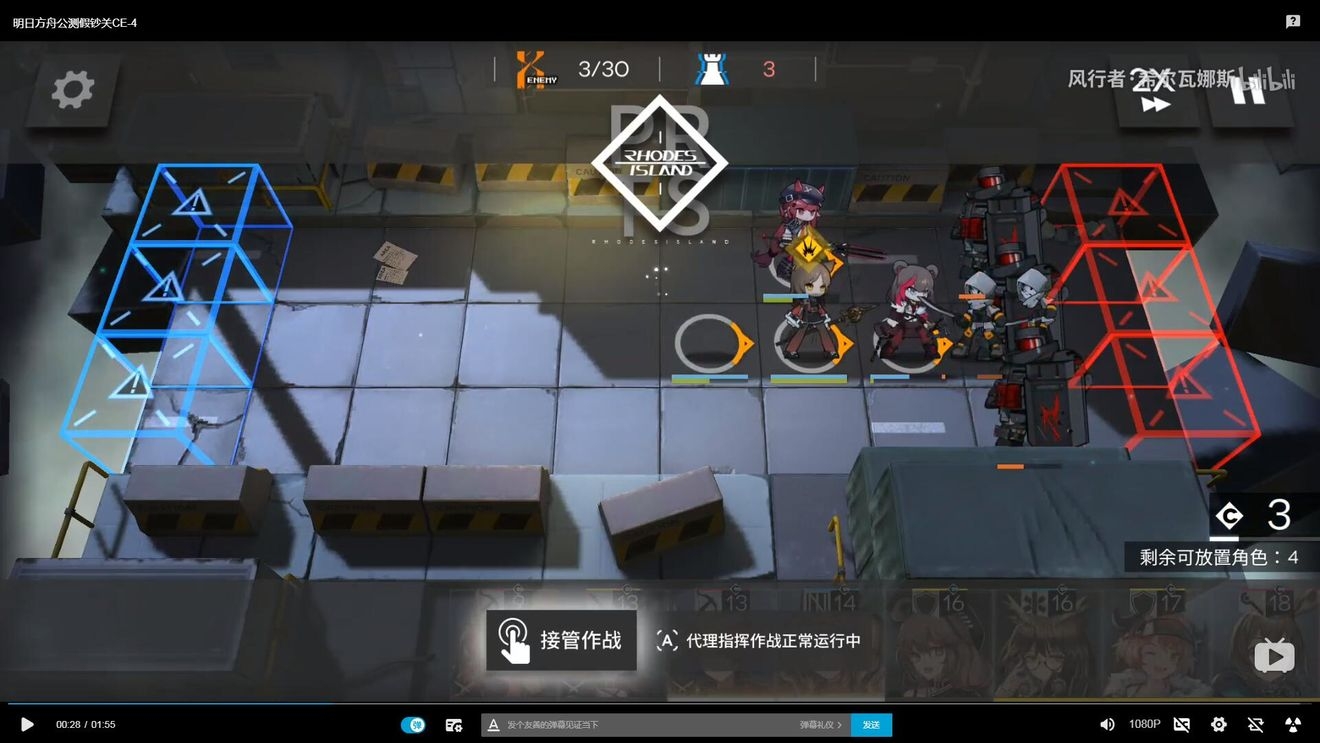The height and width of the screenshot is (743, 1320).
Task: Toggle the danmaku display switch
Action: (x=413, y=724)
